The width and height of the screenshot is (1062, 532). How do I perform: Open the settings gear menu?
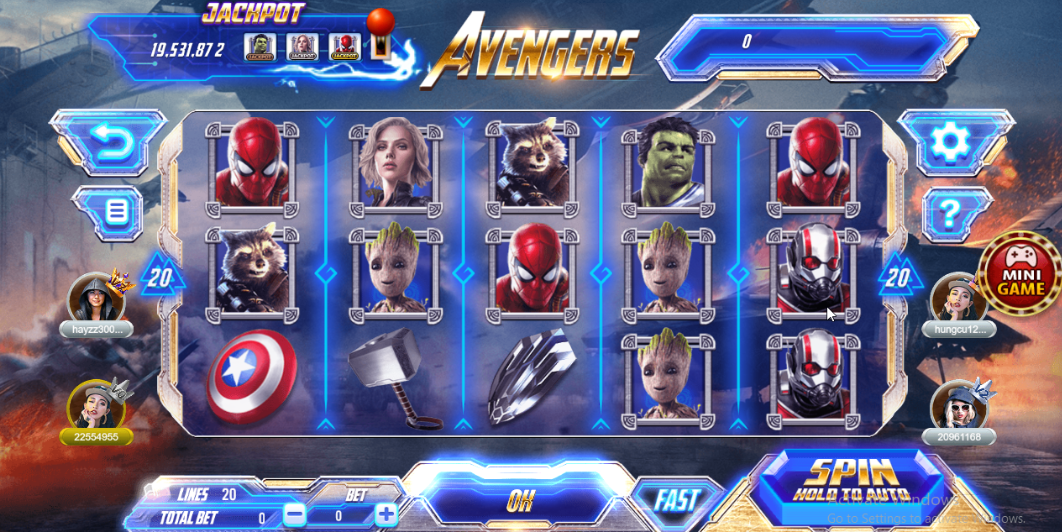[x=947, y=142]
